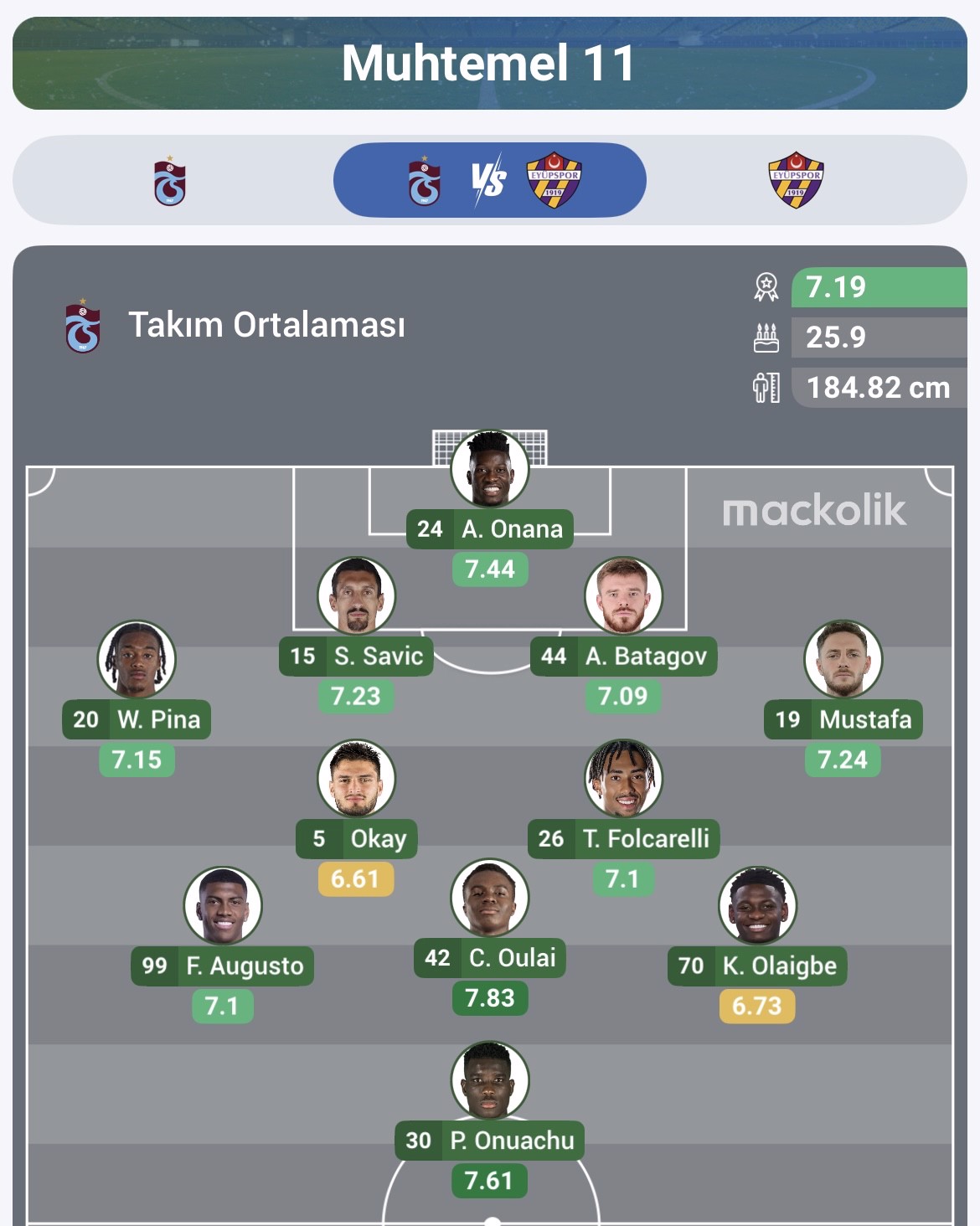This screenshot has width=980, height=1226.
Task: Switch to the Trabzonspor team tab
Action: click(x=170, y=181)
